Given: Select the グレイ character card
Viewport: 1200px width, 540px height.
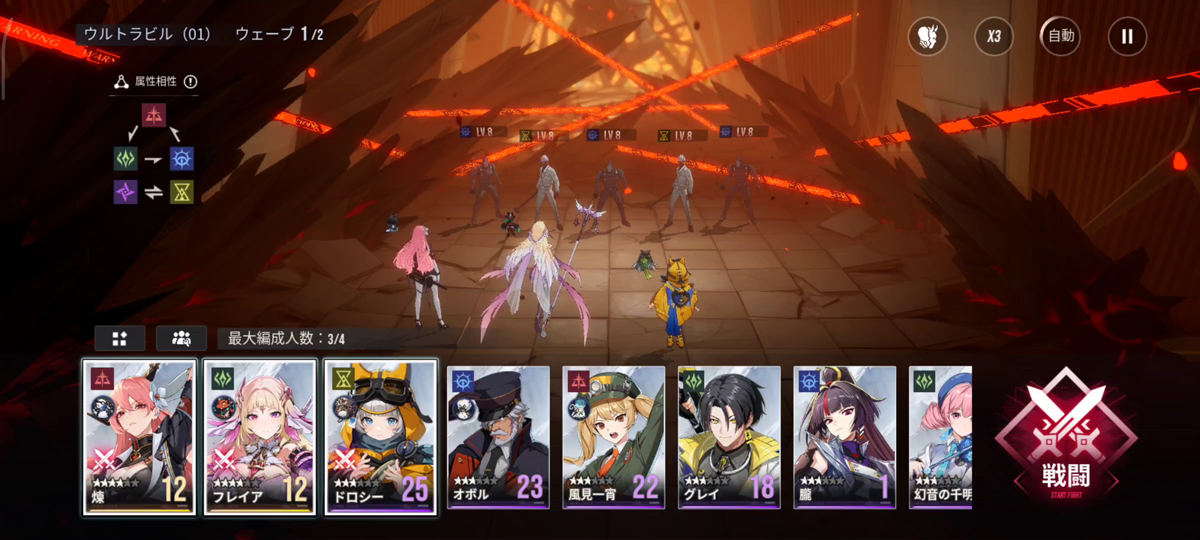Looking at the screenshot, I should tap(729, 438).
